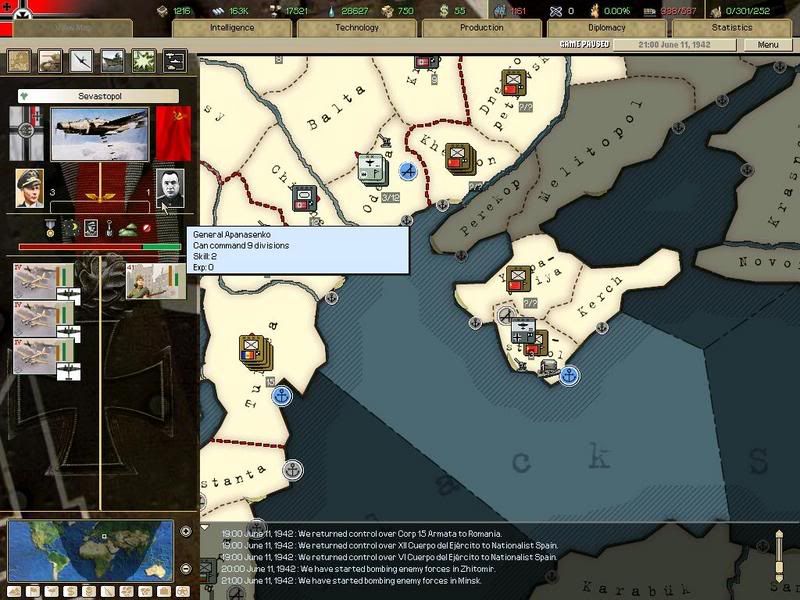Click the bomber attack picture
Screen dimensions: 800x600
coord(99,133)
